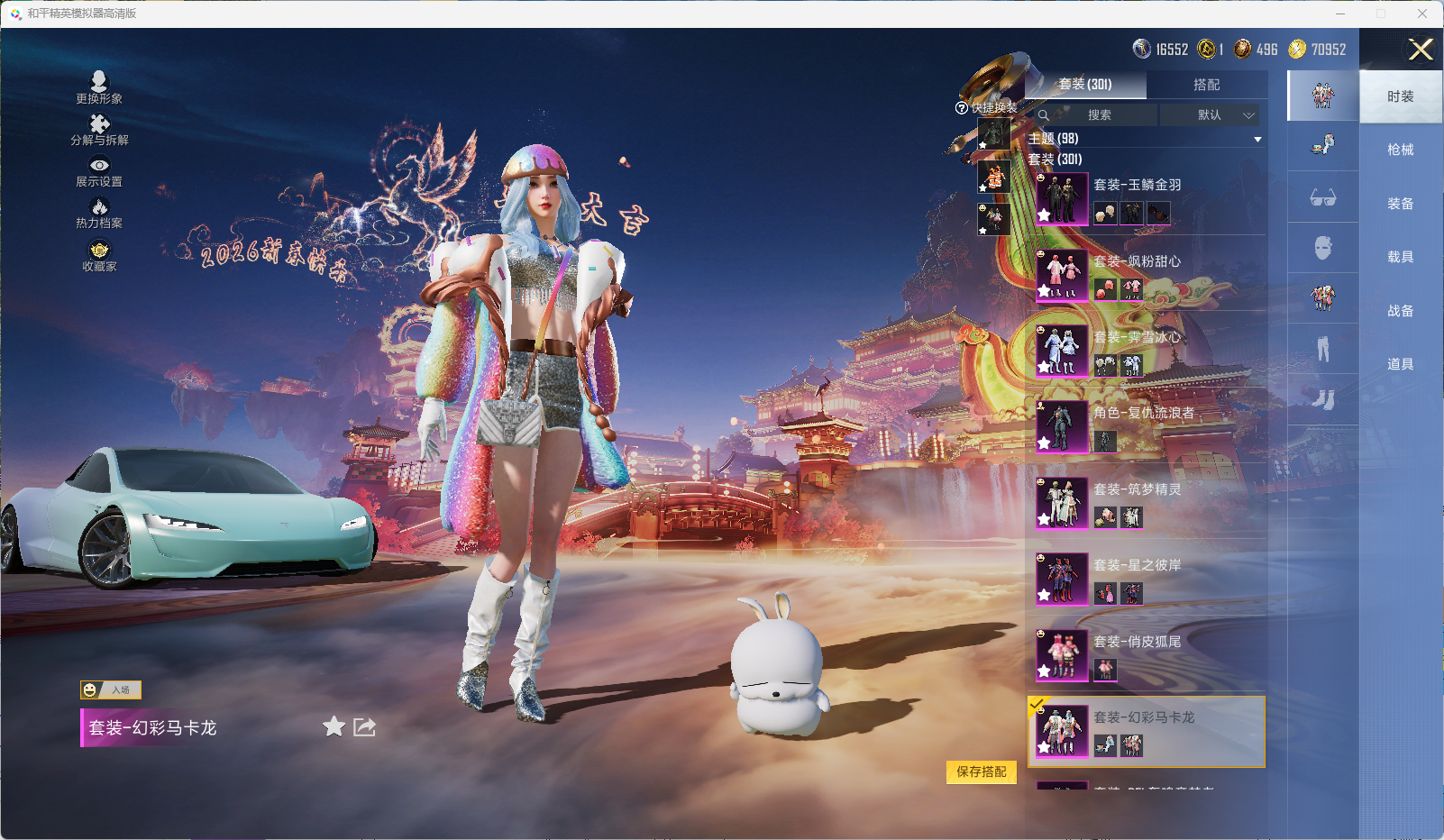The width and height of the screenshot is (1444, 840).
Task: Minimize the emulator window
Action: pos(1340,14)
